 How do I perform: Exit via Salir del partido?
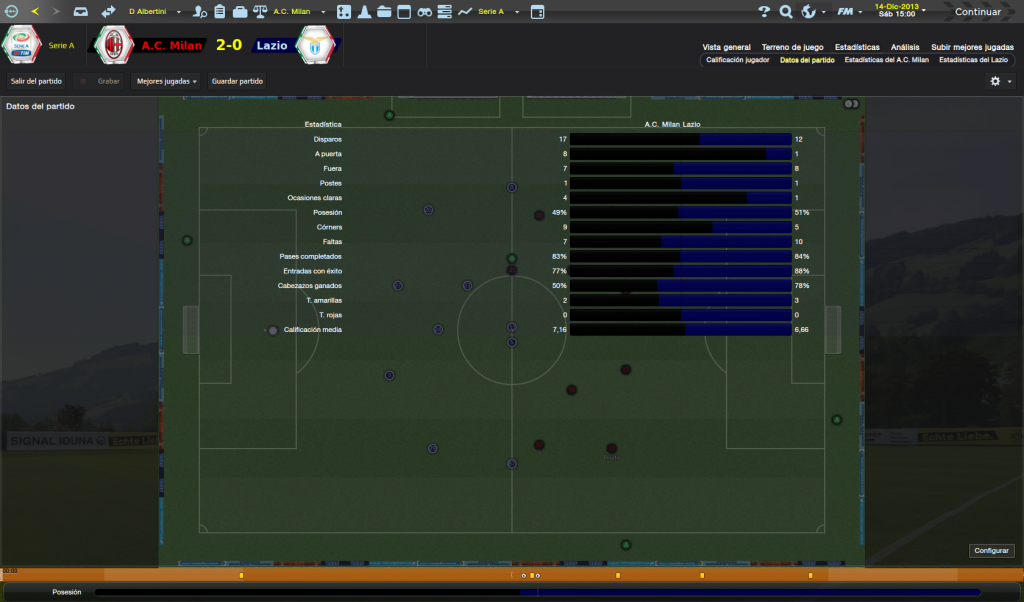tap(36, 81)
